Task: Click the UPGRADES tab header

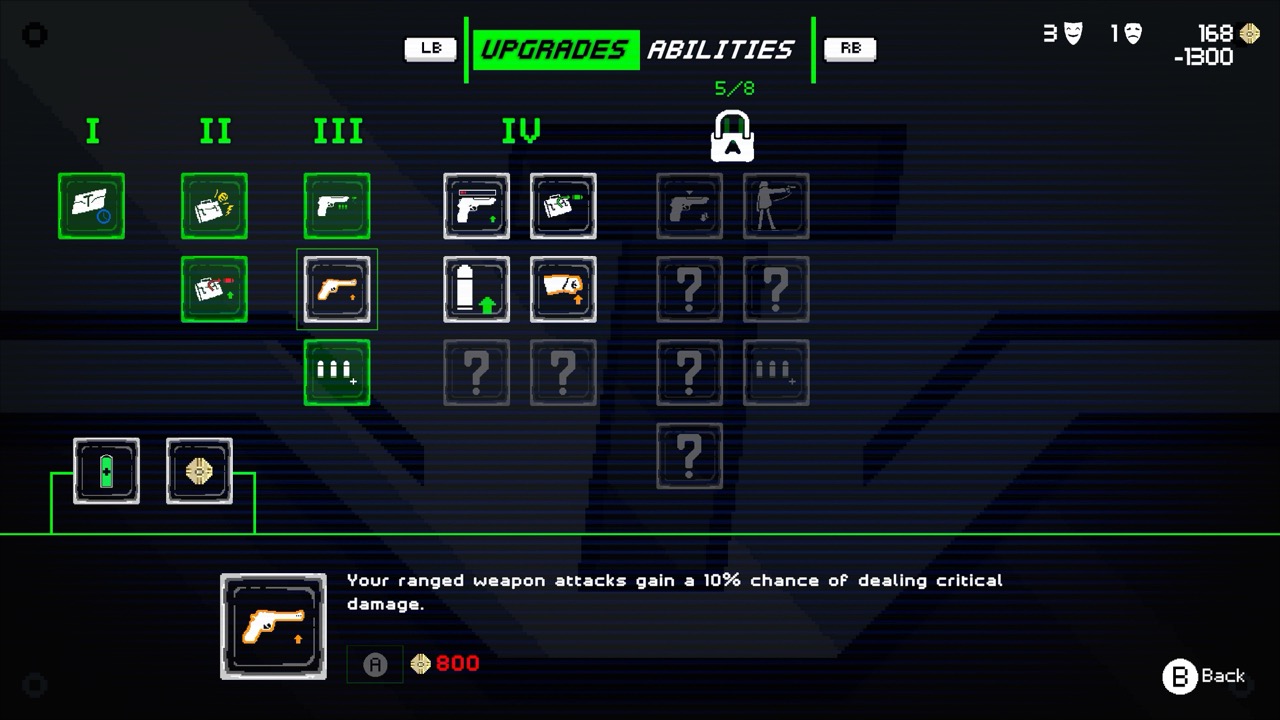Action: pos(555,49)
